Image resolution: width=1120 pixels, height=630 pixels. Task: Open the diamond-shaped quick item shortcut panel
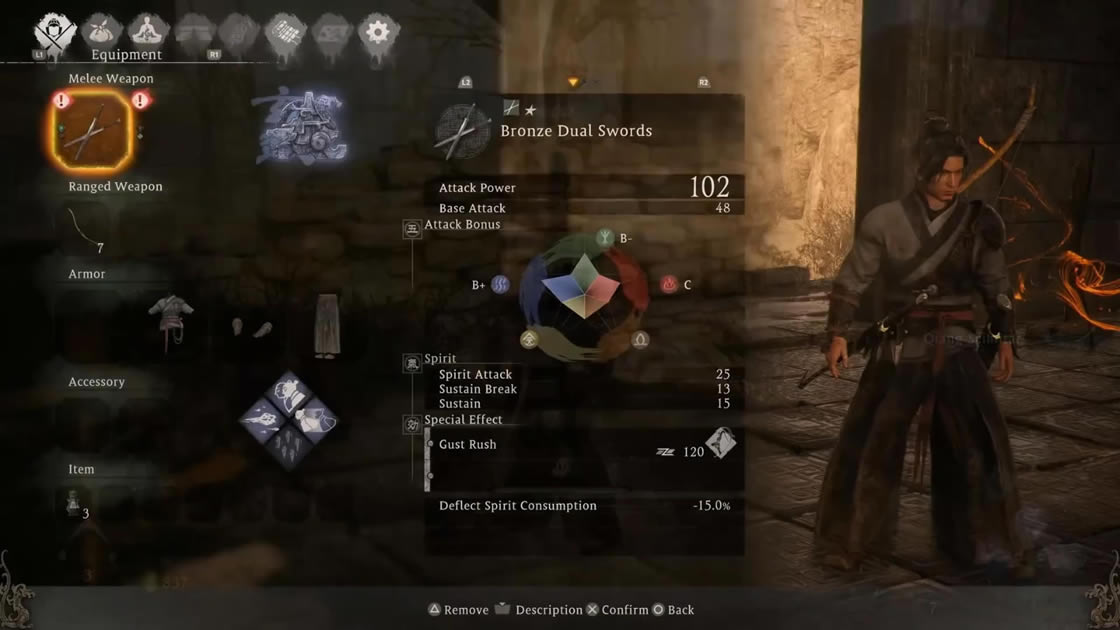(x=289, y=419)
